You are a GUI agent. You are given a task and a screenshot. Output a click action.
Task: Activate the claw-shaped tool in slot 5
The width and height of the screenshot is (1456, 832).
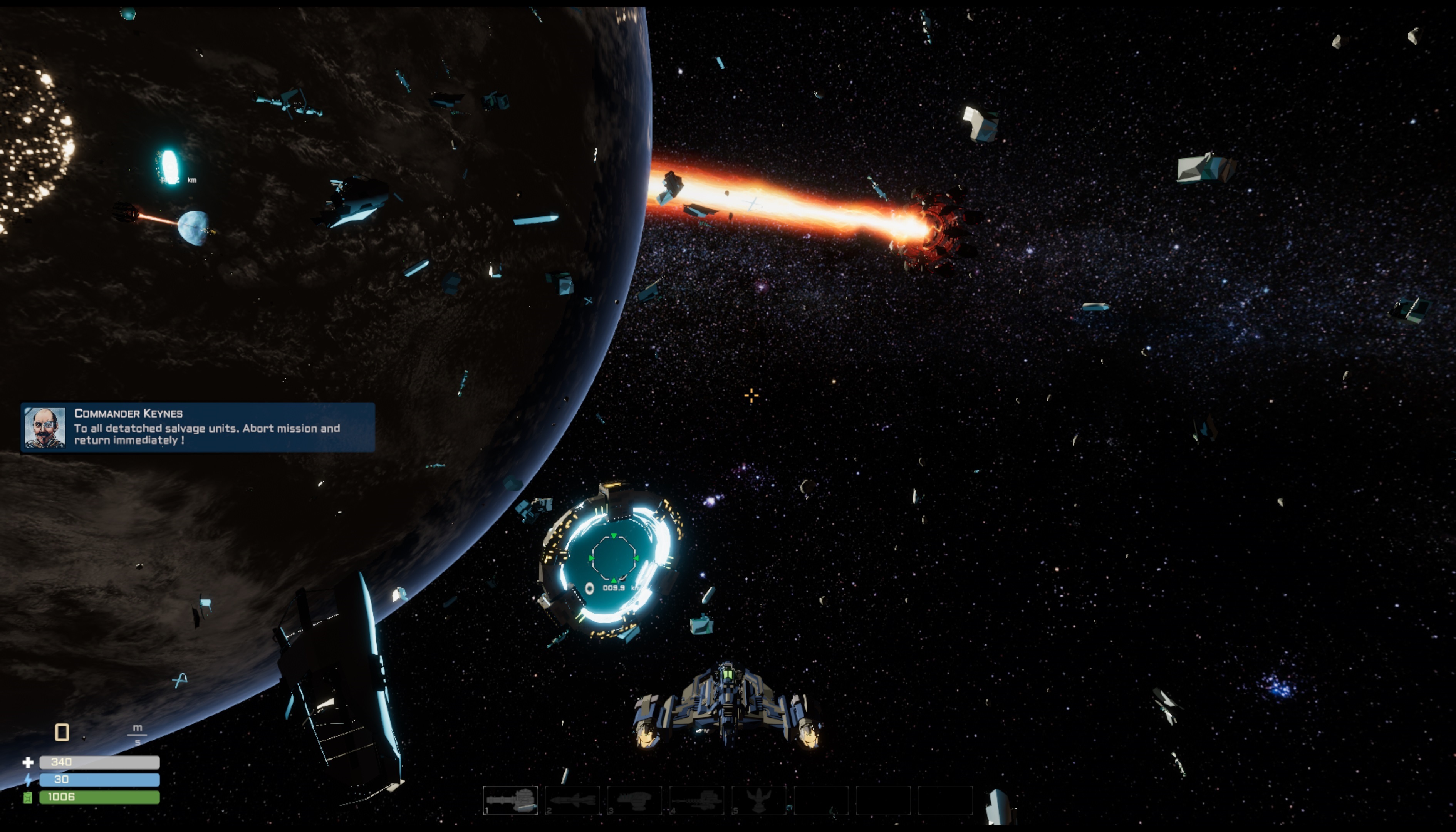click(759, 800)
